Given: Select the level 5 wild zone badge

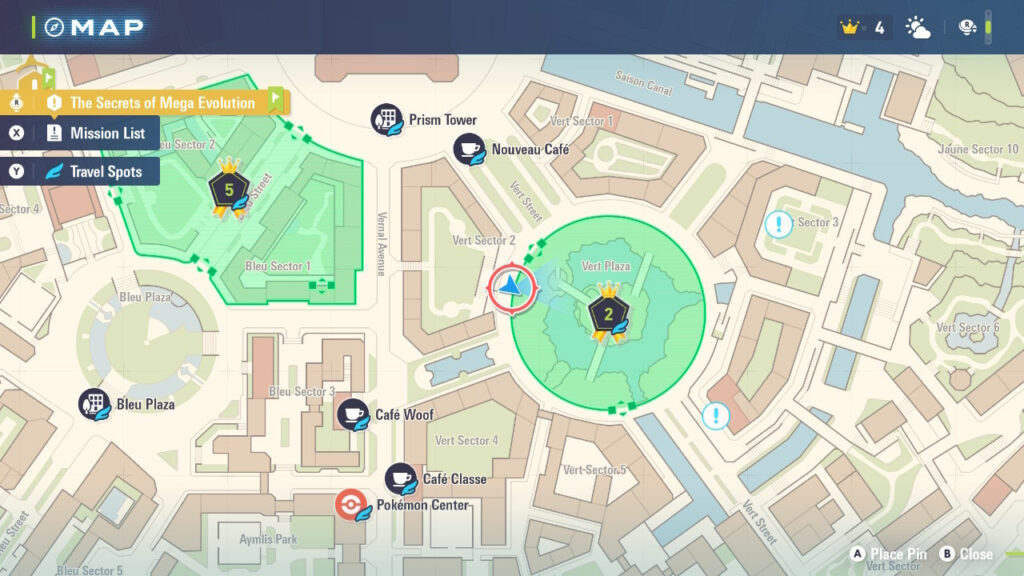Looking at the screenshot, I should click(x=228, y=188).
